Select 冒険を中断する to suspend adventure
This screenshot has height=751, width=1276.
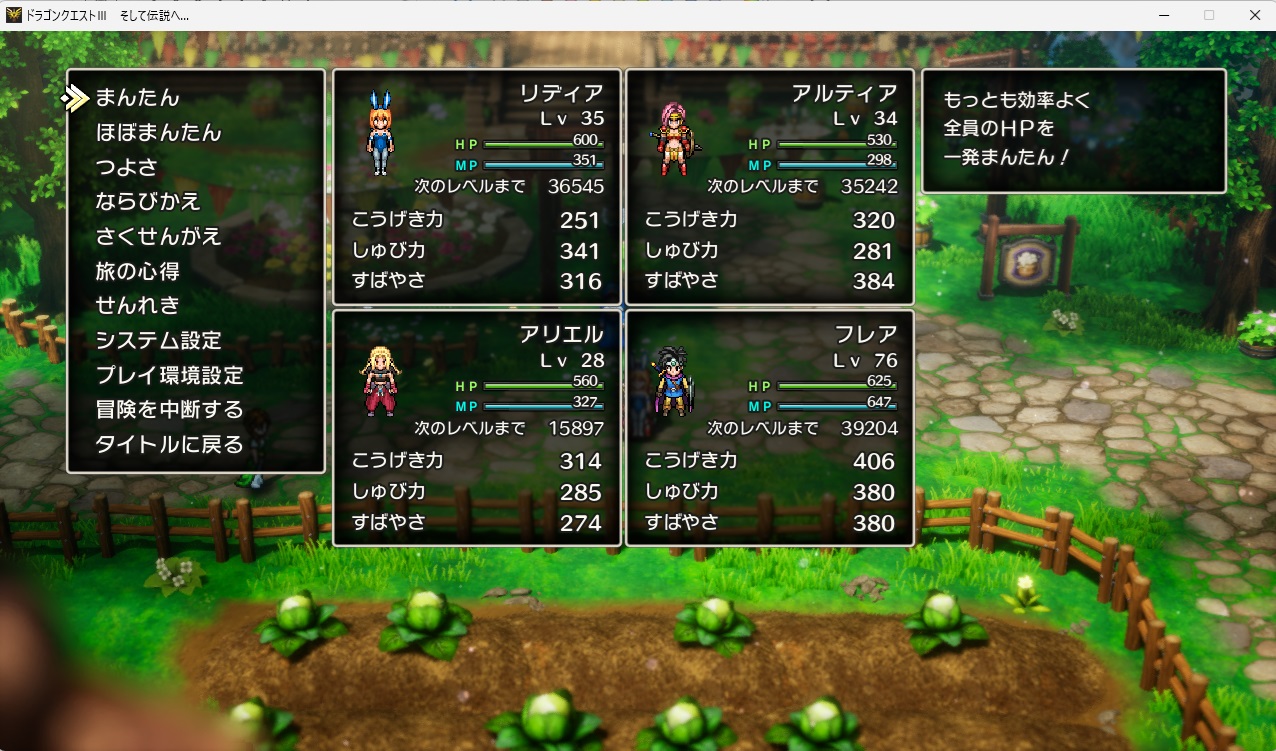click(169, 410)
